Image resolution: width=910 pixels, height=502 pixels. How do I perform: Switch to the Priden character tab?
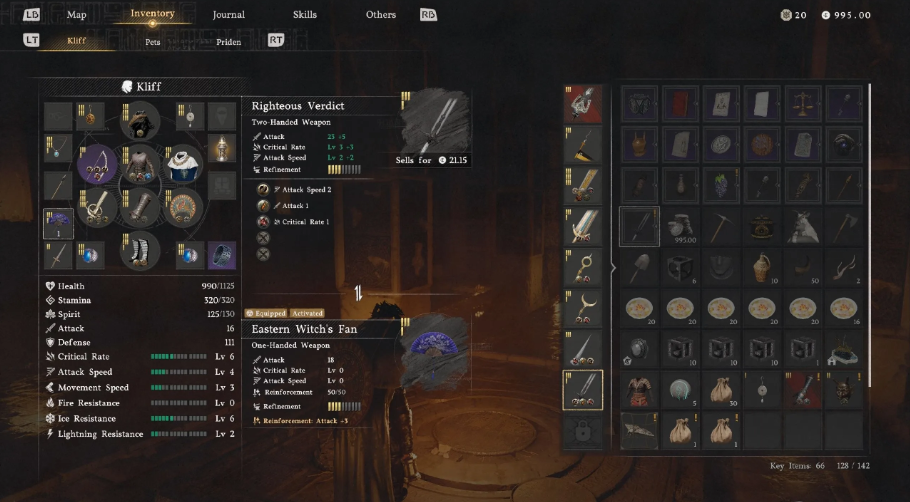pyautogui.click(x=228, y=42)
